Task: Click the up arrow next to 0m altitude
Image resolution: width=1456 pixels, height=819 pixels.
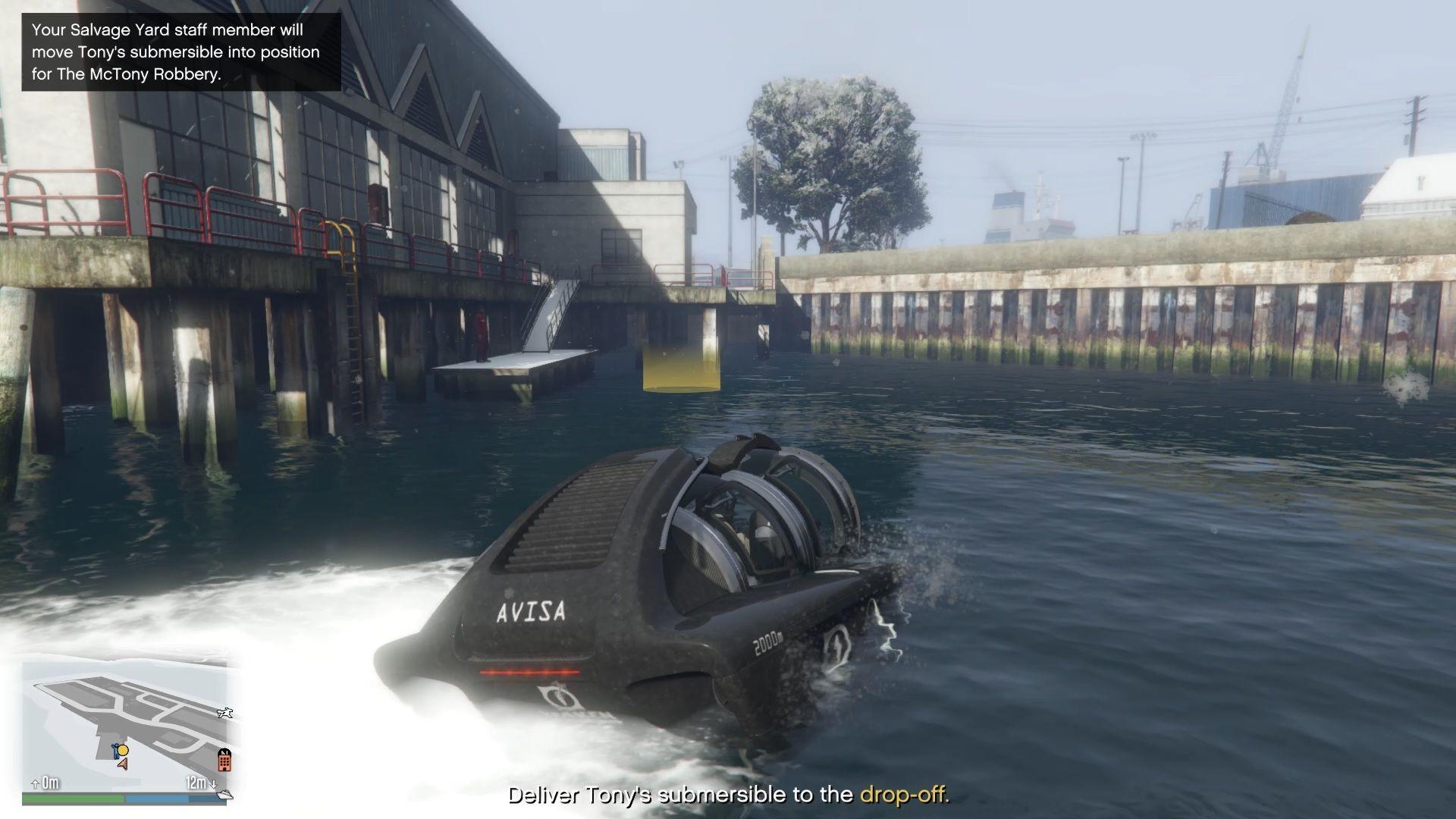Action: 35,783
